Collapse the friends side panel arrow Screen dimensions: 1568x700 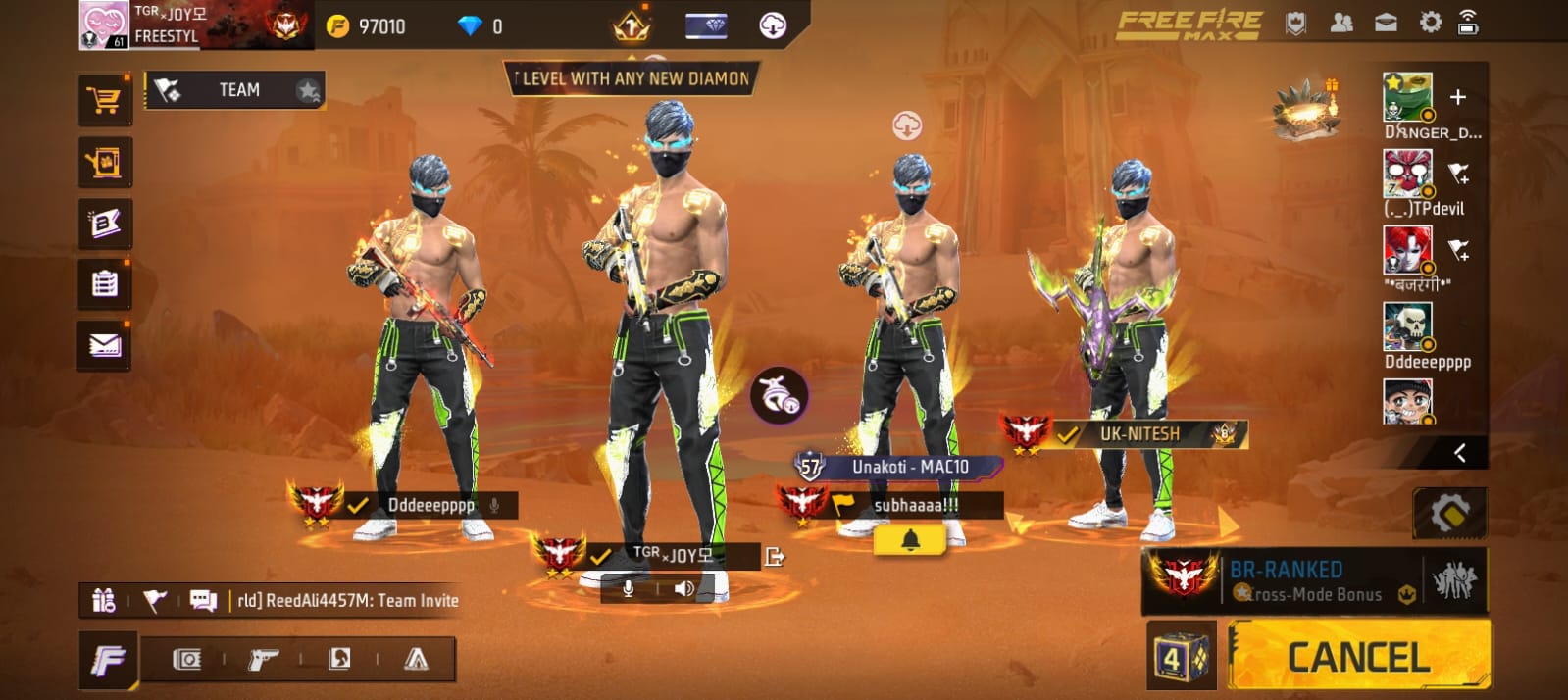[x=1460, y=452]
